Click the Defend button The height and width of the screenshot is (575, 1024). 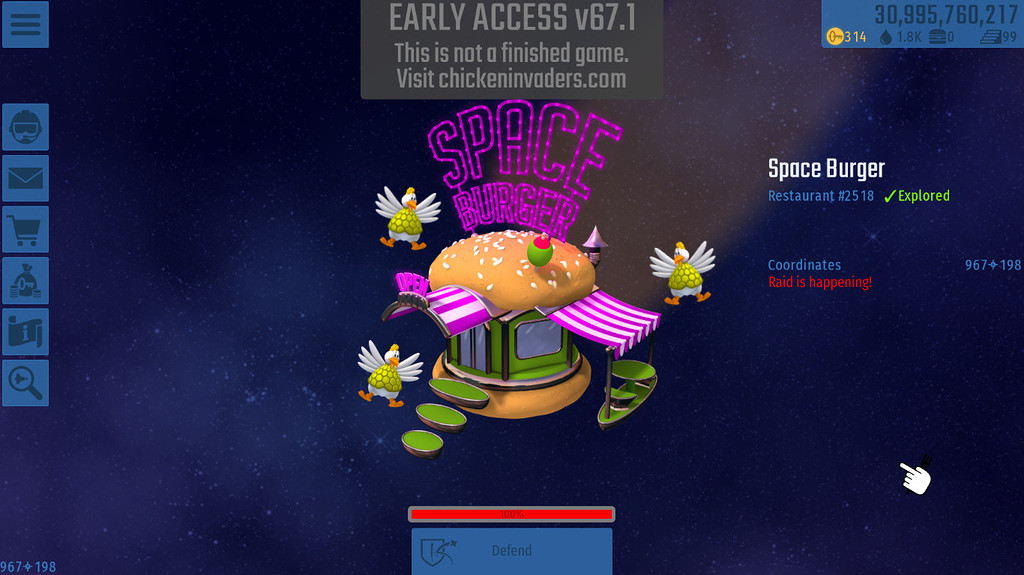pyautogui.click(x=511, y=551)
